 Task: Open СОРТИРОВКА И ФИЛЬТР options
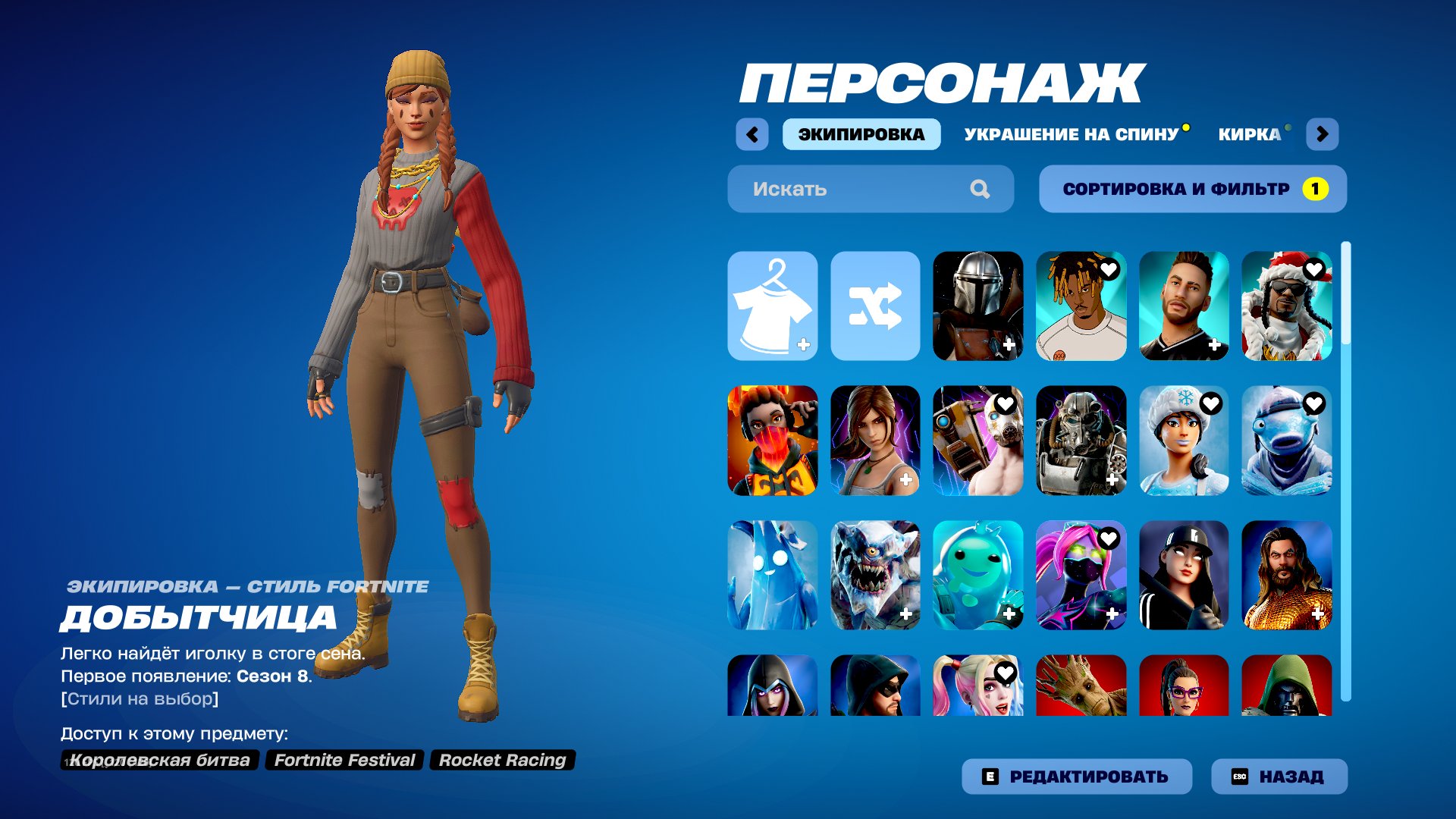pyautogui.click(x=1193, y=189)
